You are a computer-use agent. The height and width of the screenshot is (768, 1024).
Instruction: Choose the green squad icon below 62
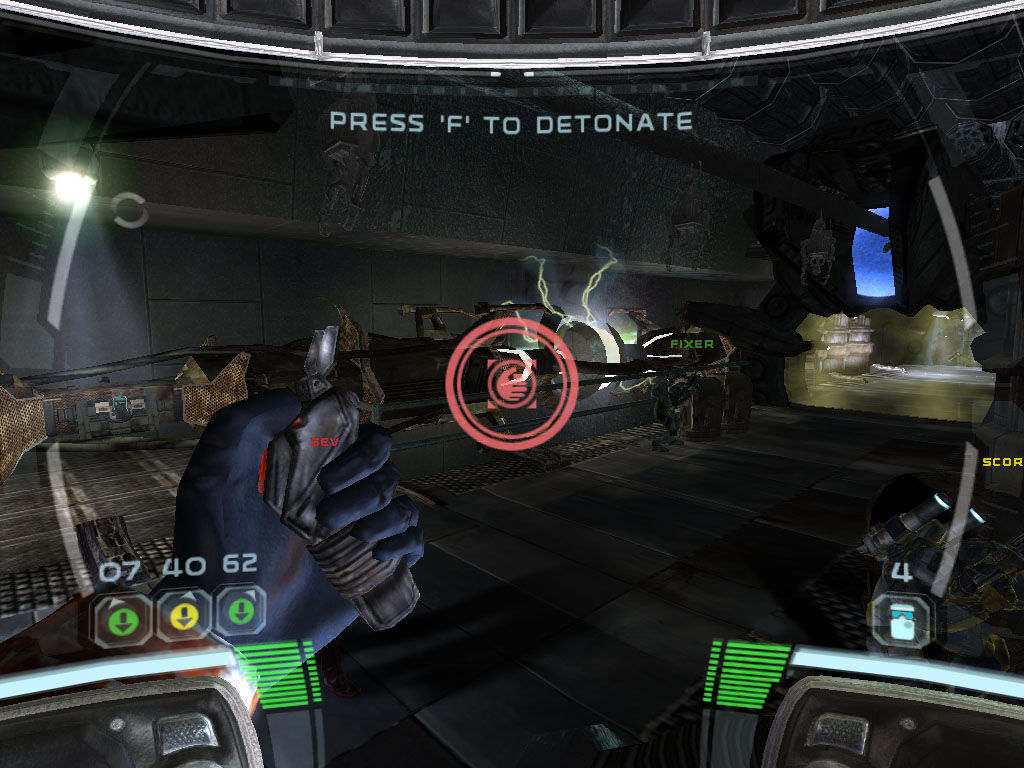240,612
